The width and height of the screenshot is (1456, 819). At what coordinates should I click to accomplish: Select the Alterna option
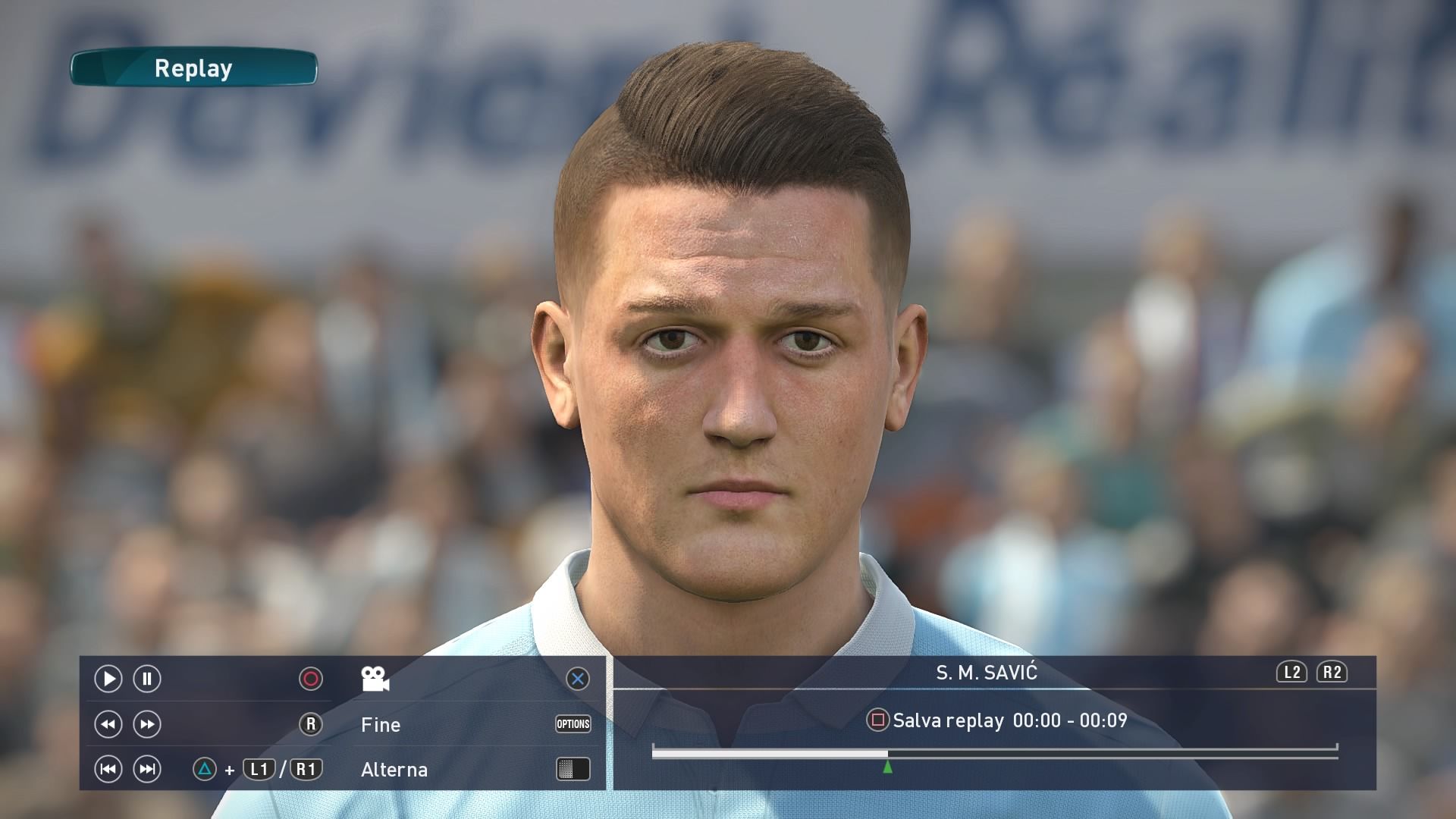(x=394, y=770)
